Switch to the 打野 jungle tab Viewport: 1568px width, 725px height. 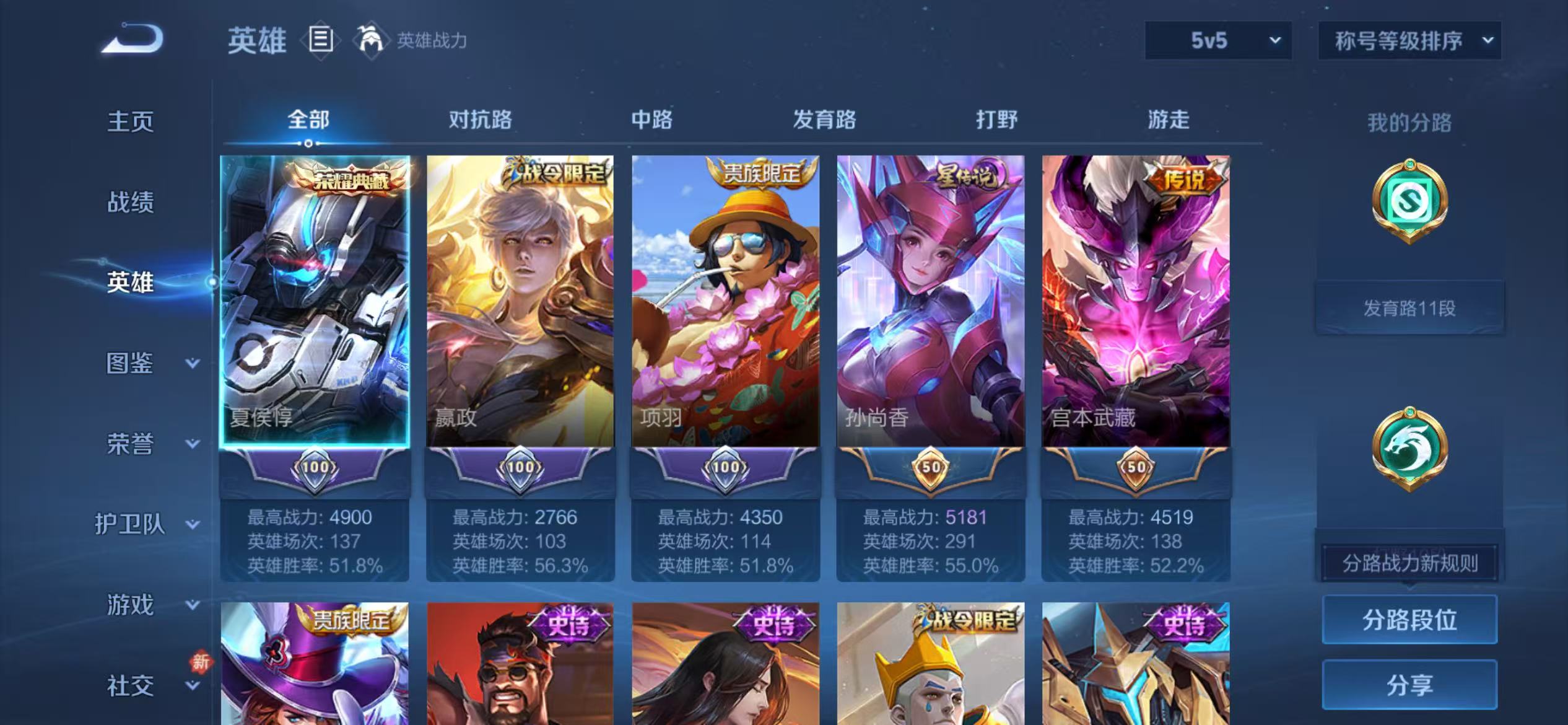click(997, 120)
